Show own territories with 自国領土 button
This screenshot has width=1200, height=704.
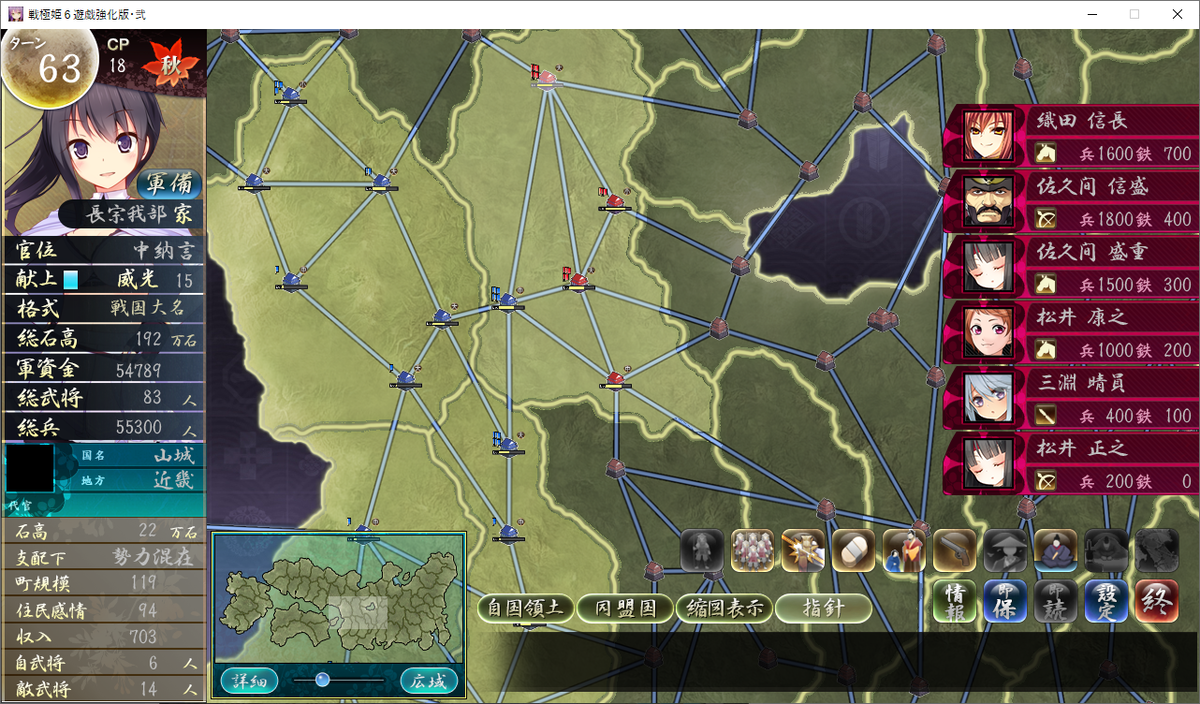click(x=524, y=608)
